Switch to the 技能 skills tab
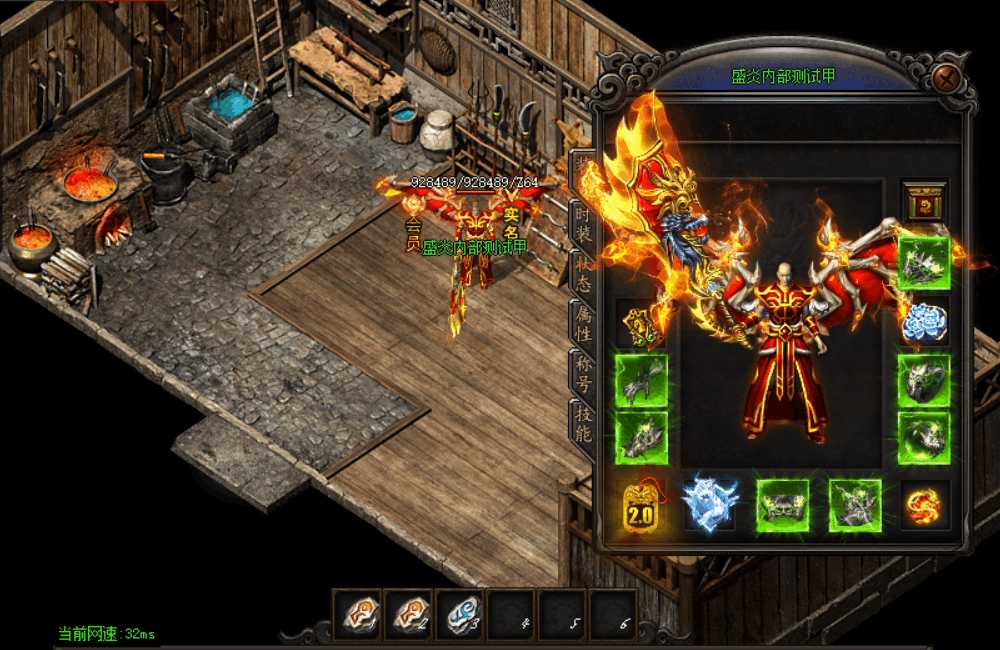This screenshot has width=1000, height=650. 581,423
